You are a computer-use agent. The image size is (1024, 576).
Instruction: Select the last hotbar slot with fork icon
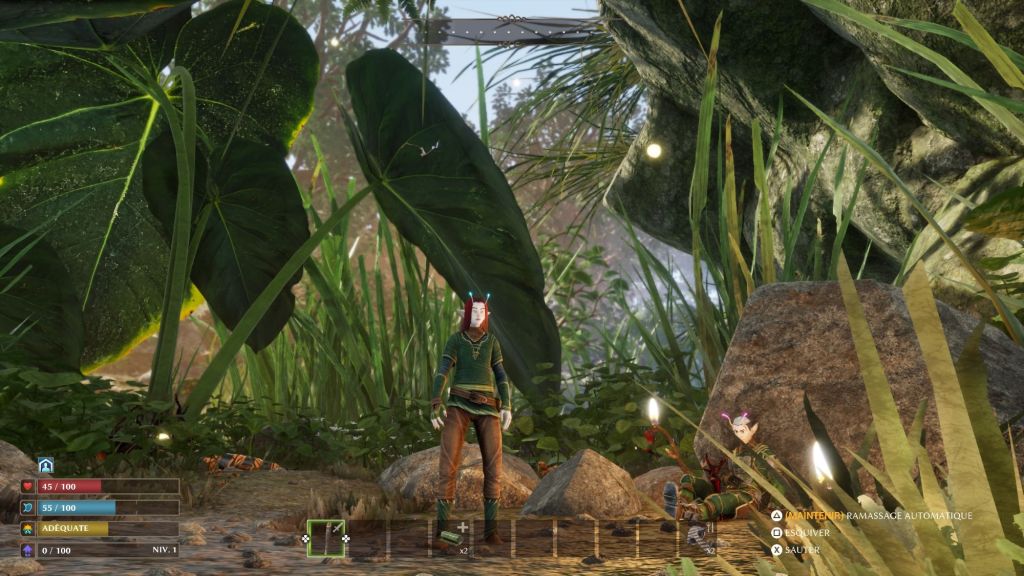[701, 538]
